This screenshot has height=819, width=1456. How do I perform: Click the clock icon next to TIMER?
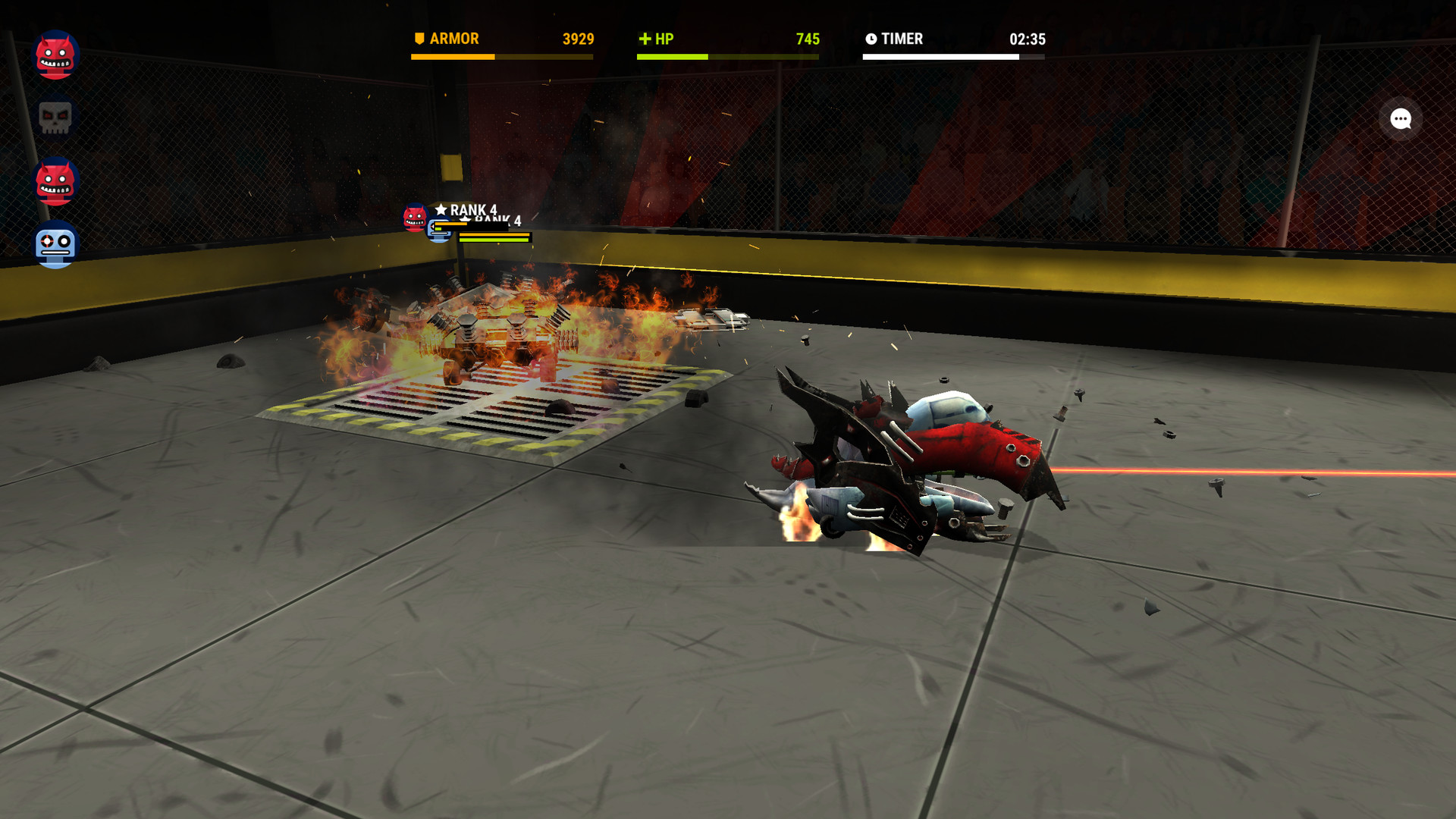[871, 39]
